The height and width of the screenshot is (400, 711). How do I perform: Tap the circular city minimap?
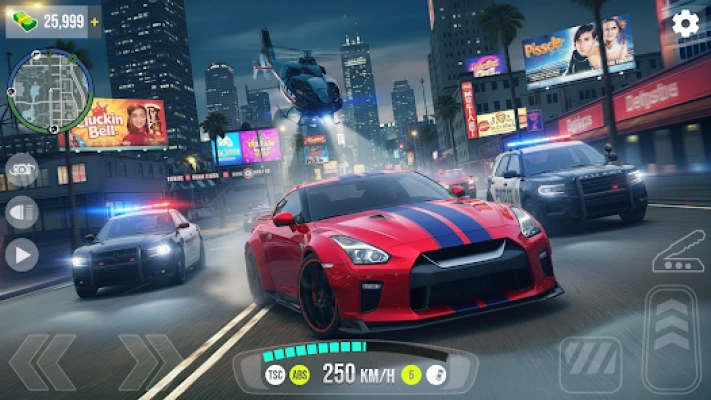tap(50, 91)
